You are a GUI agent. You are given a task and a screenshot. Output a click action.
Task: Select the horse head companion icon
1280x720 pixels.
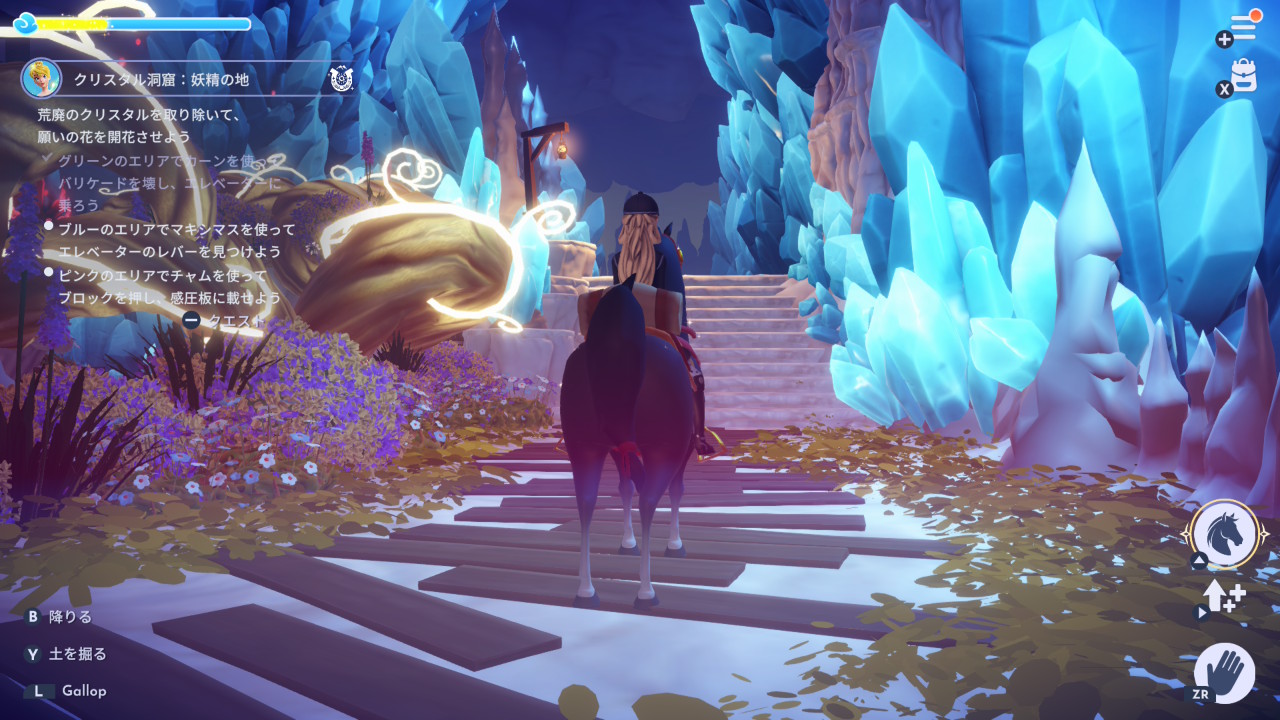point(1225,534)
